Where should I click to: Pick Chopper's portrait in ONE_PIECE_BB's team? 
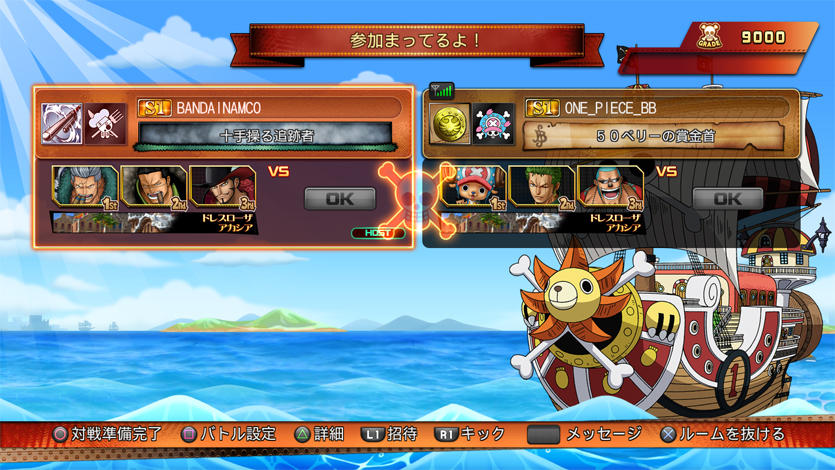coord(473,188)
